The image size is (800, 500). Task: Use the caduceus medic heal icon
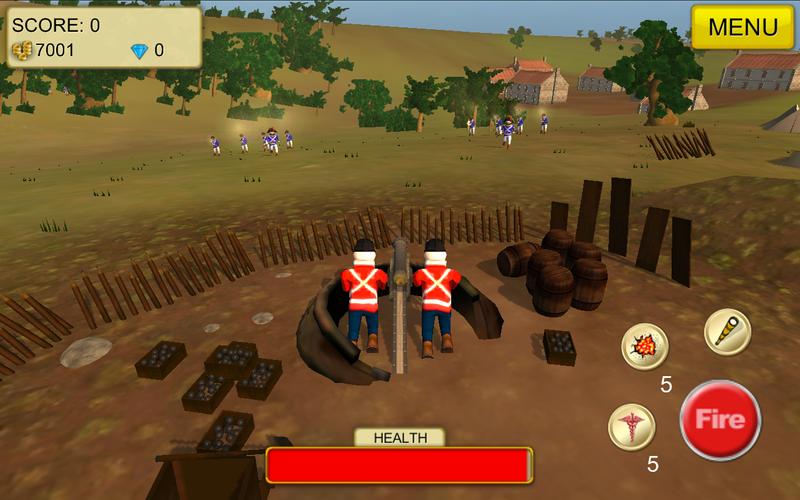coord(632,427)
